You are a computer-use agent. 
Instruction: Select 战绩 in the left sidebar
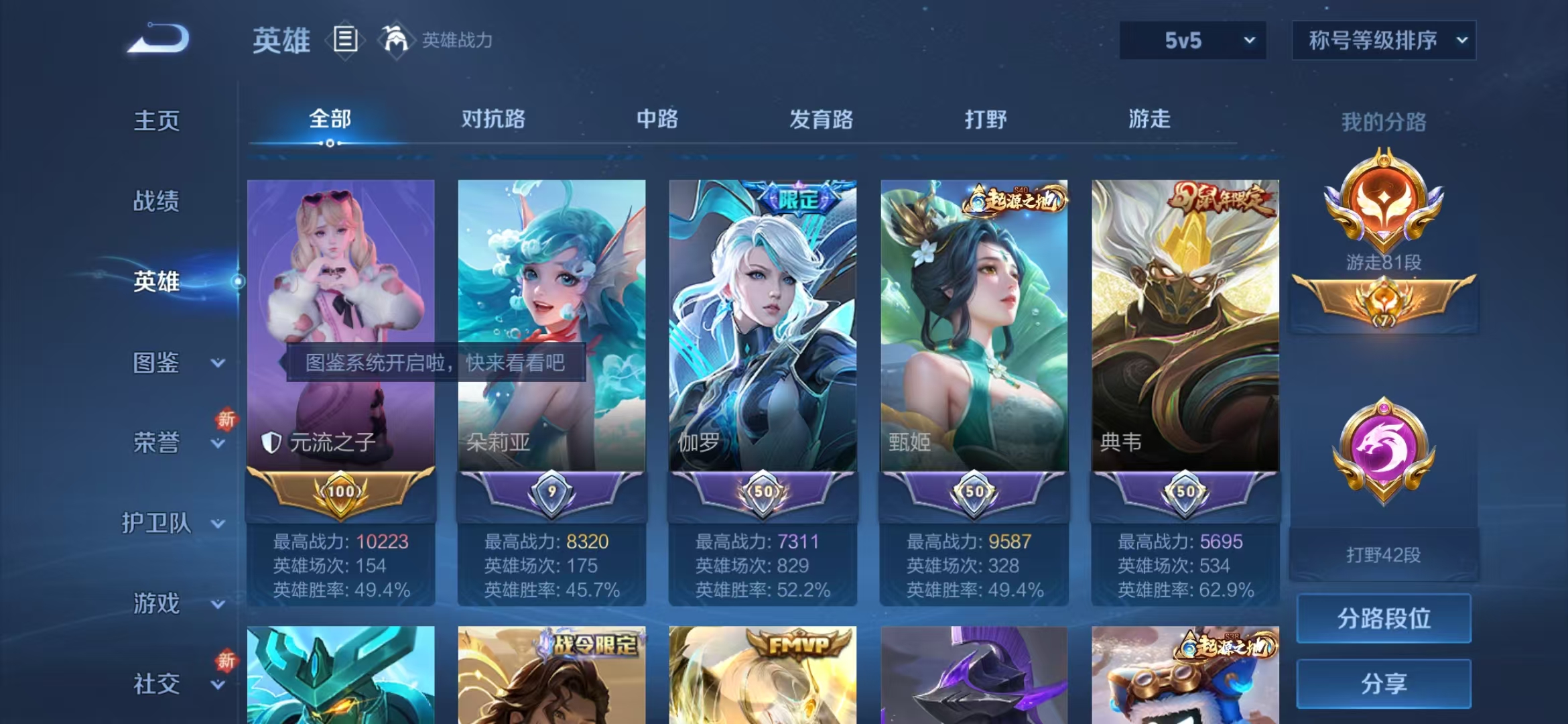155,201
